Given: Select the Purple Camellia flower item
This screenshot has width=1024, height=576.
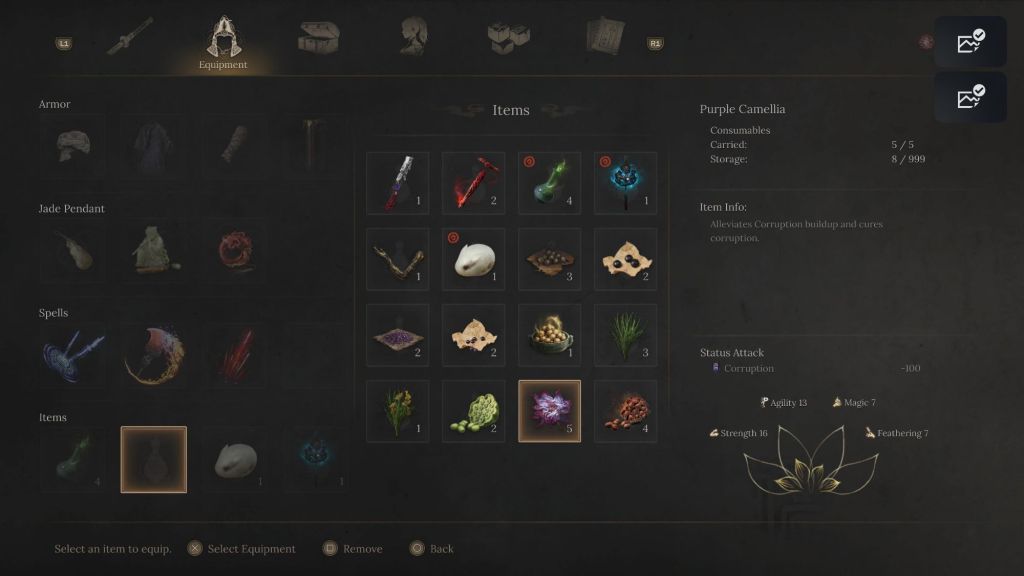Looking at the screenshot, I should 549,411.
